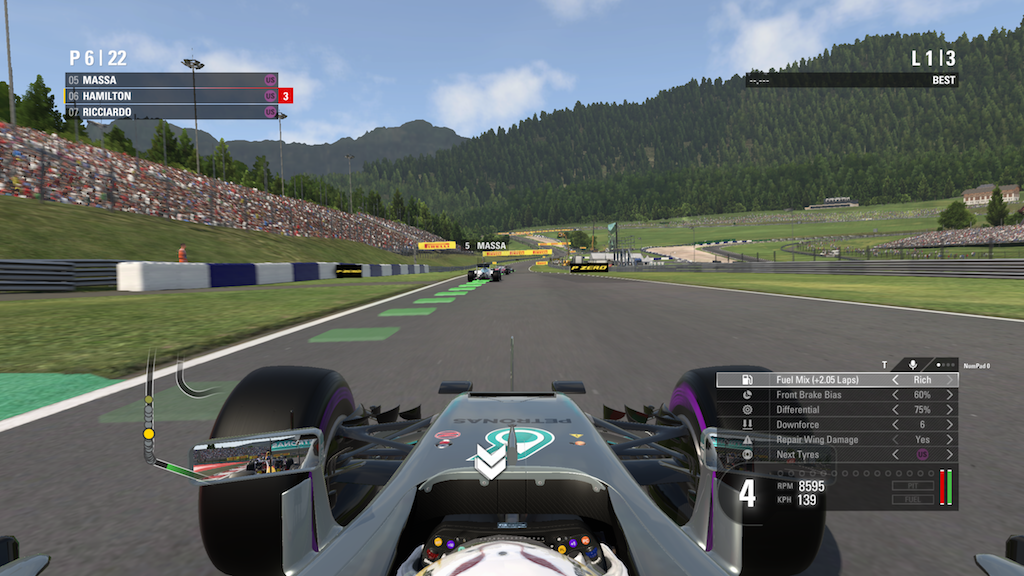The height and width of the screenshot is (576, 1024).
Task: Increase Front Brake Bias with right arrow
Action: point(949,395)
